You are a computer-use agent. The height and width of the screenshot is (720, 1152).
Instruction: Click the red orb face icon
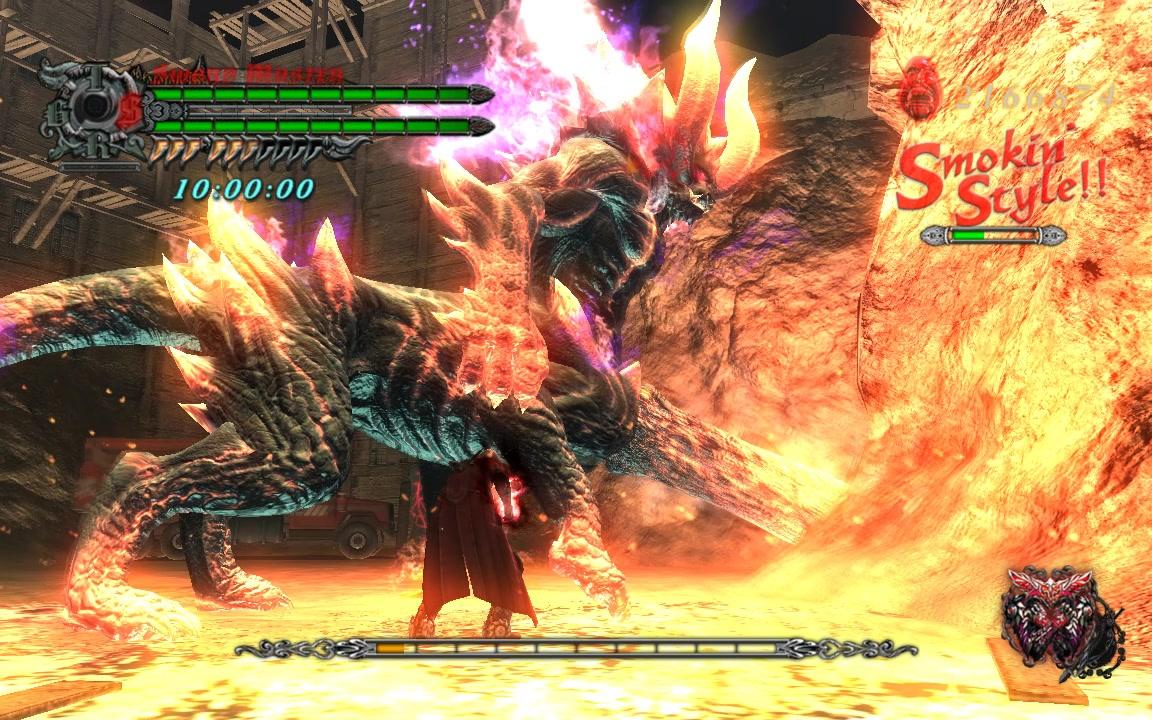[x=920, y=88]
